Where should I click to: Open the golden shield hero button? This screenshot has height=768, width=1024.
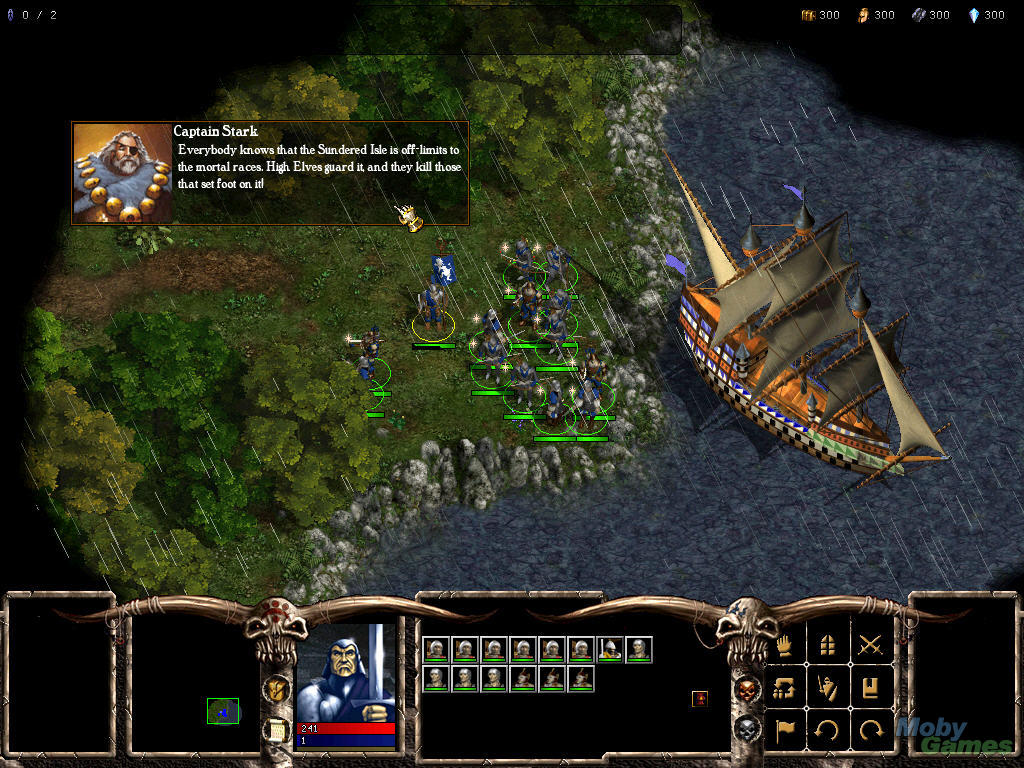coord(277,688)
